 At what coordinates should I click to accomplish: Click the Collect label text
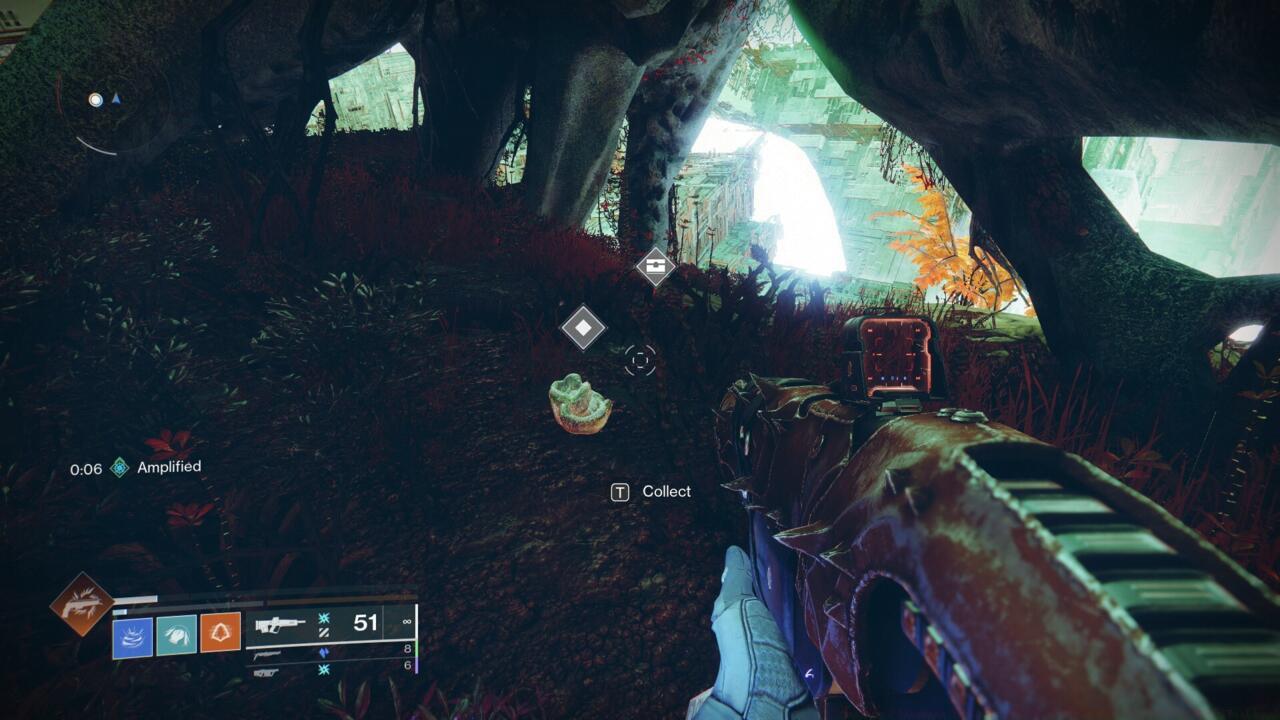pos(665,491)
